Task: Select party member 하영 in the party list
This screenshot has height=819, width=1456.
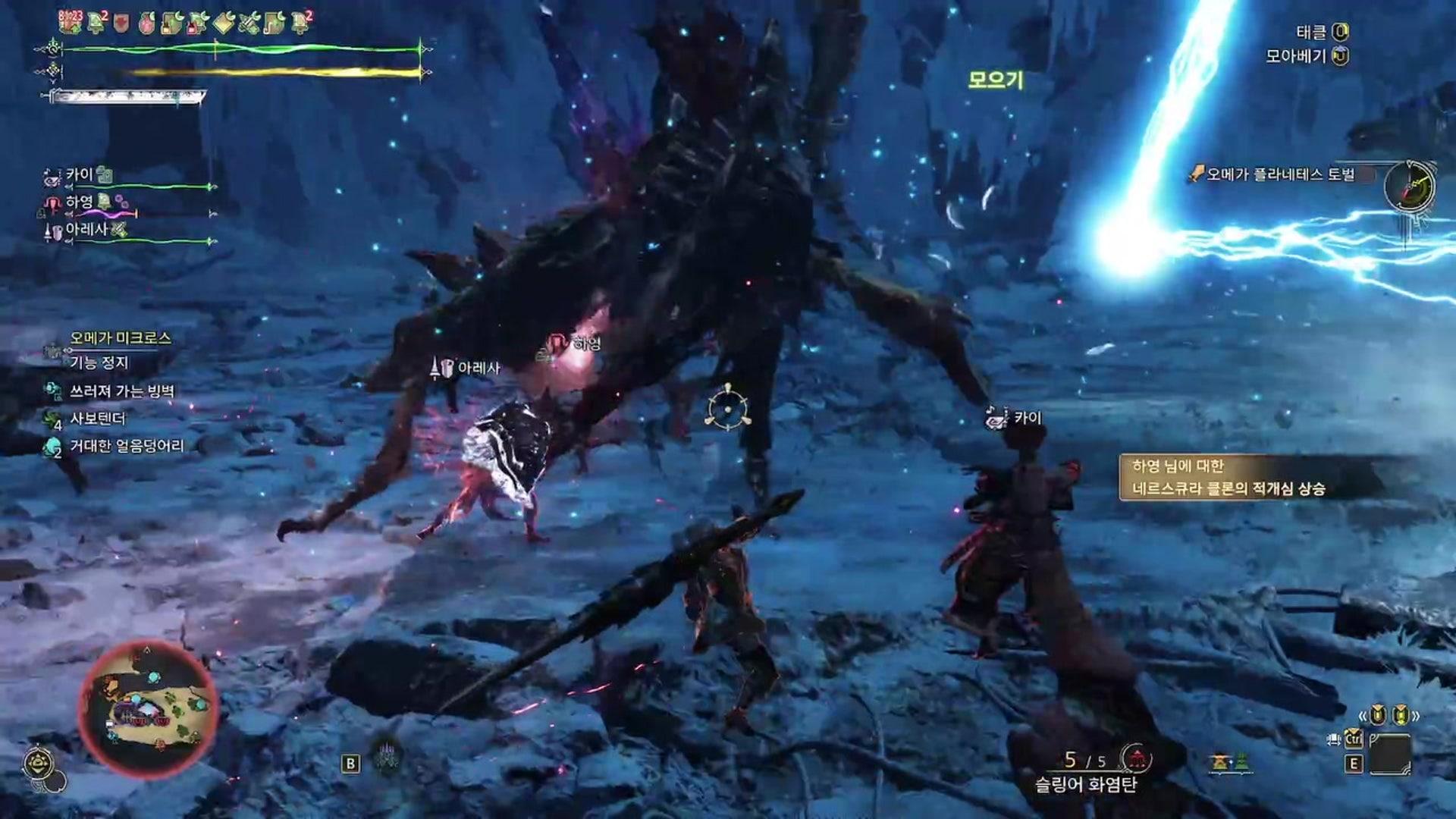Action: point(79,202)
